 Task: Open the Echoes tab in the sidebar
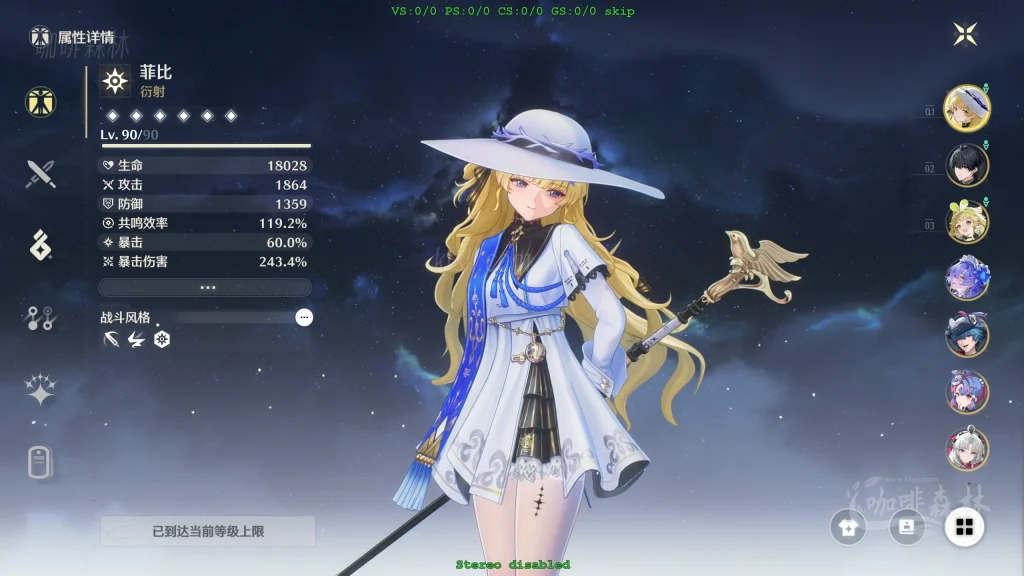[41, 245]
